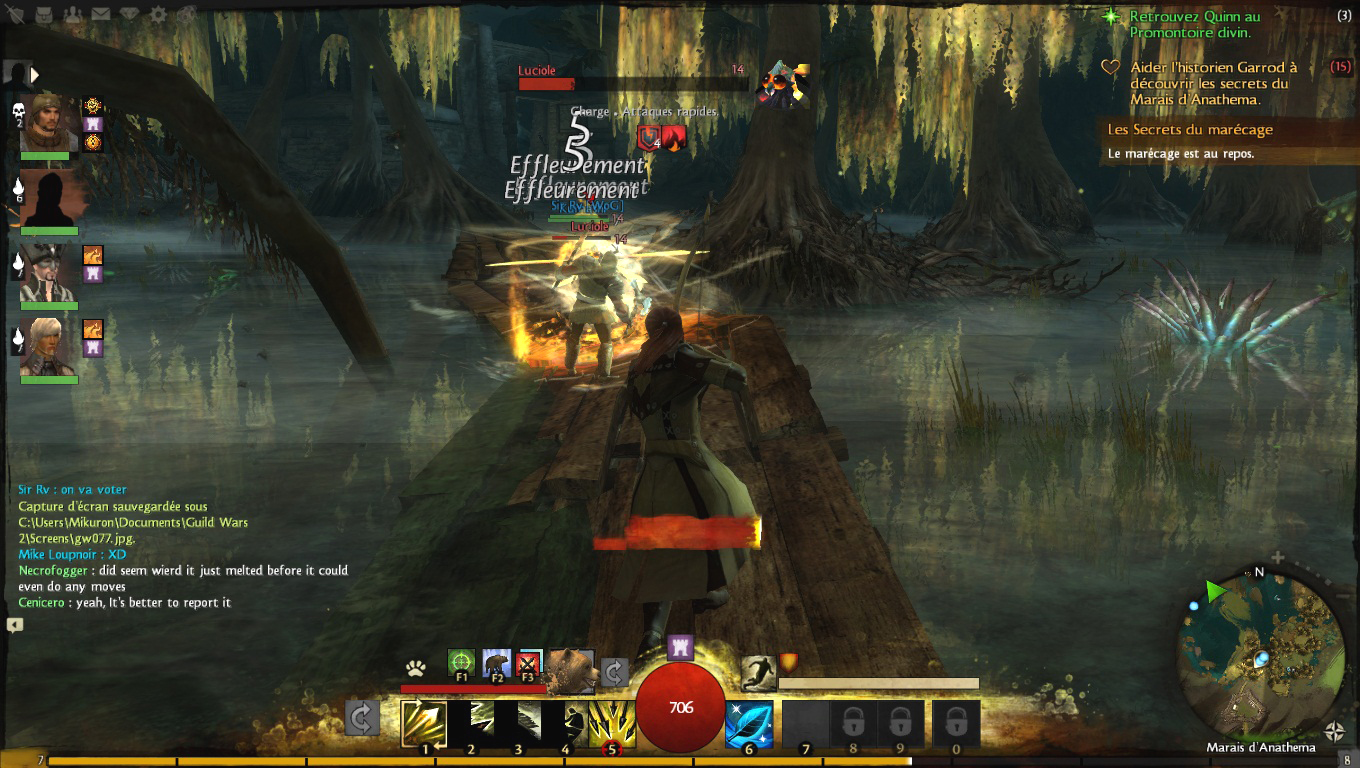Viewport: 1360px width, 768px height.
Task: Activate the blue leaf healing skill
Action: tap(749, 723)
